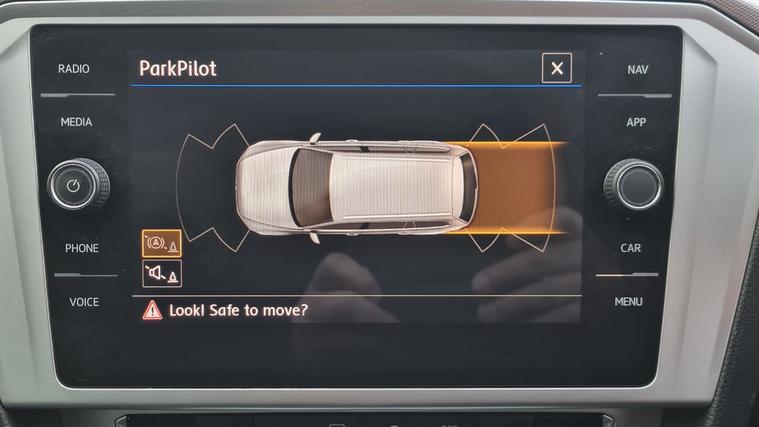Mute the parking sensor sound
The height and width of the screenshot is (427, 759).
[x=161, y=273]
